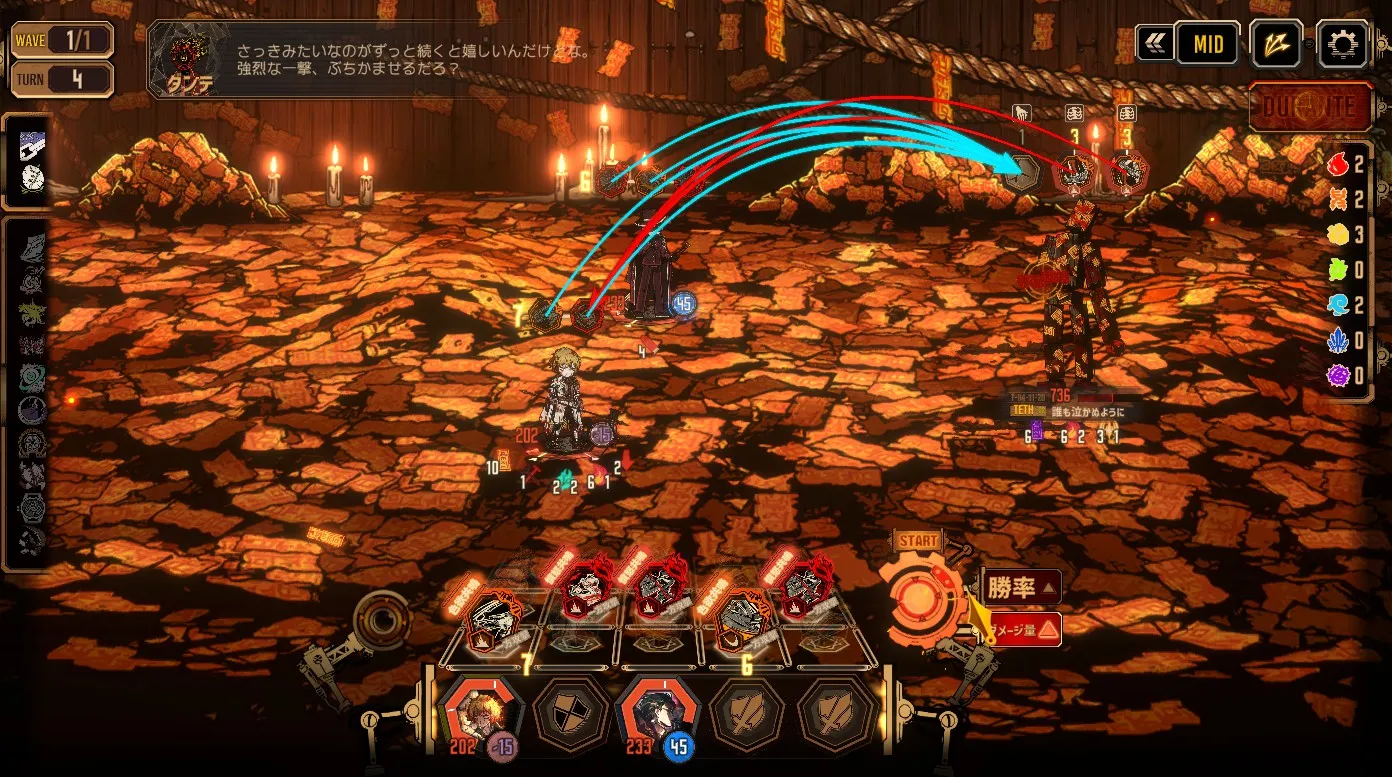Image resolution: width=1392 pixels, height=777 pixels.
Task: Change the MID battle speed setting
Action: coord(1208,44)
